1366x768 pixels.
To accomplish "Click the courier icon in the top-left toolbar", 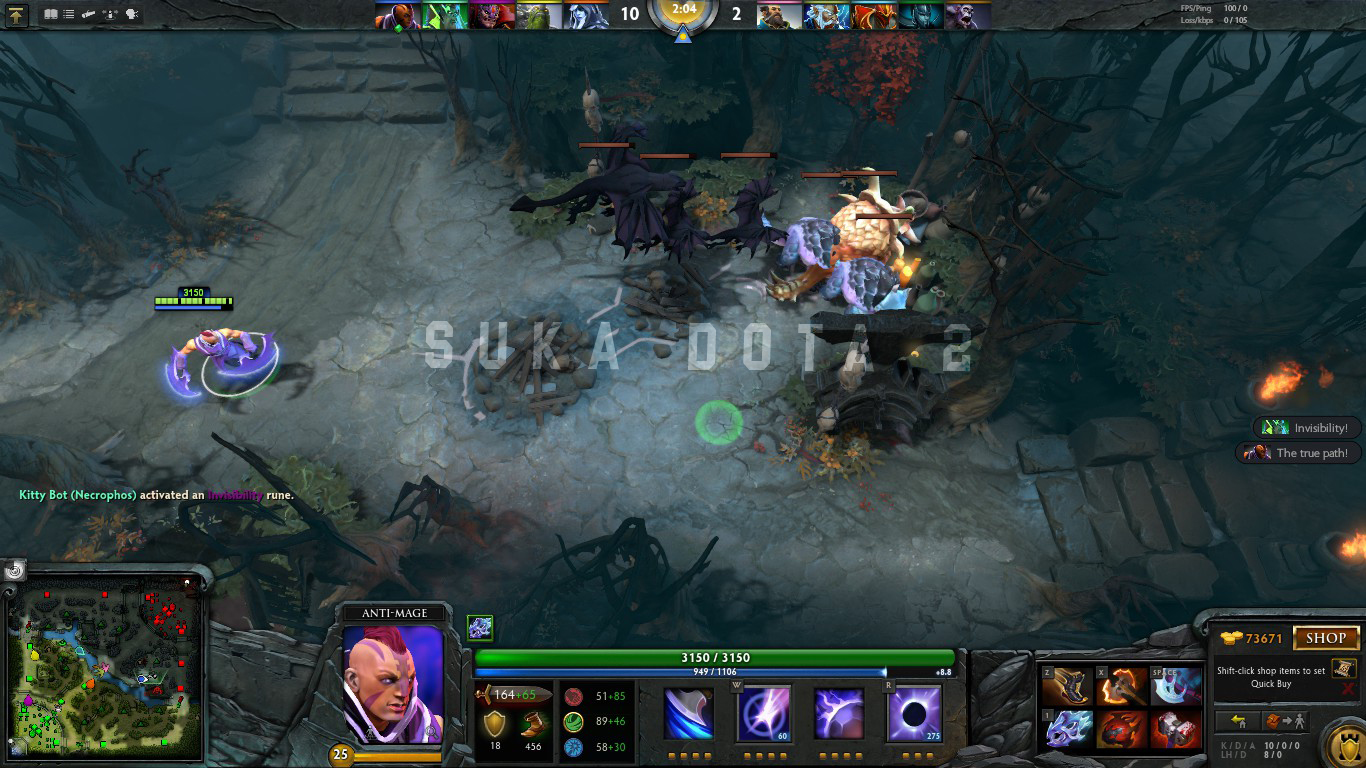I will point(89,14).
